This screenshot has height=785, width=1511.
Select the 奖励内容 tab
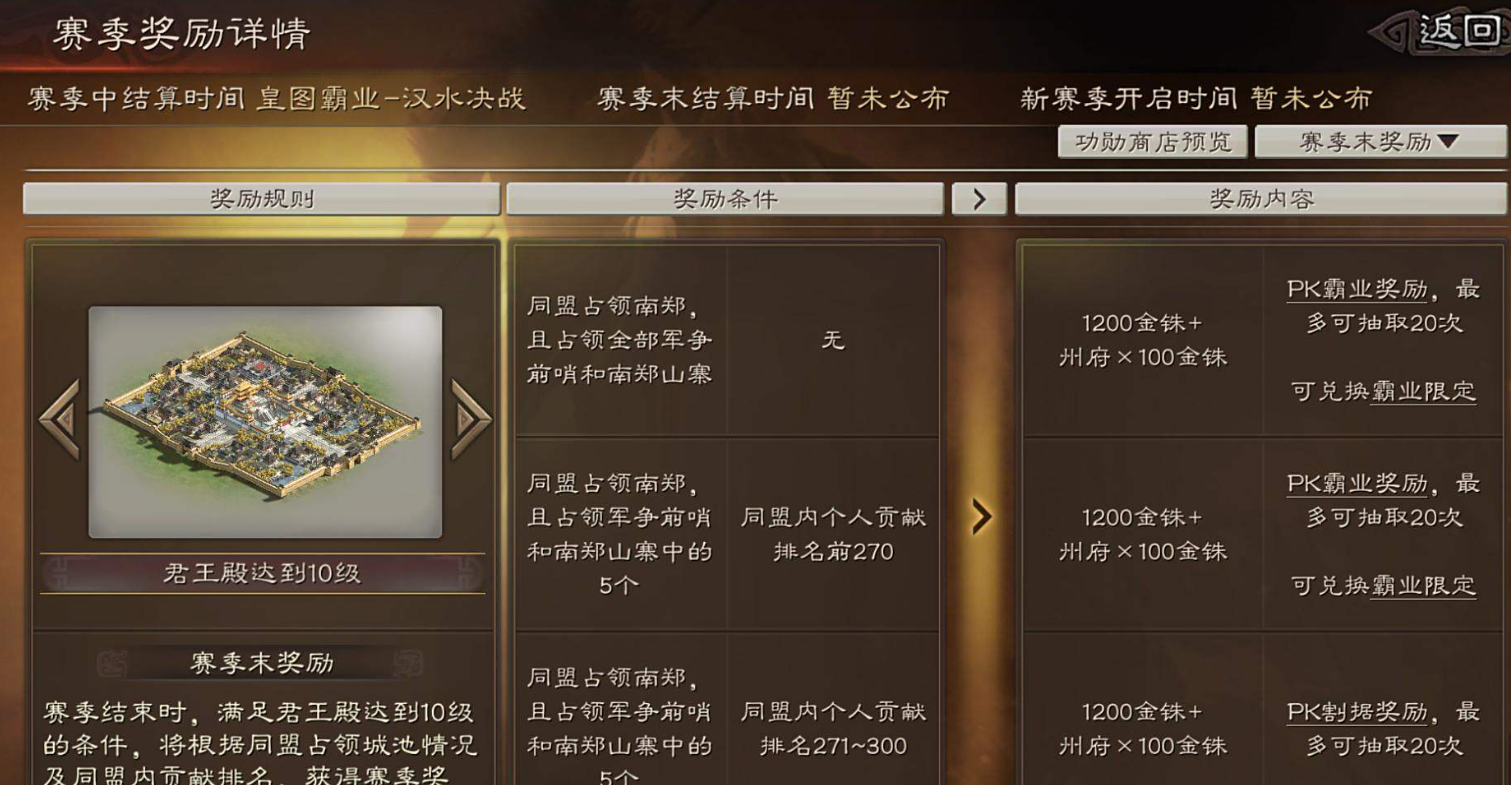coord(1262,197)
